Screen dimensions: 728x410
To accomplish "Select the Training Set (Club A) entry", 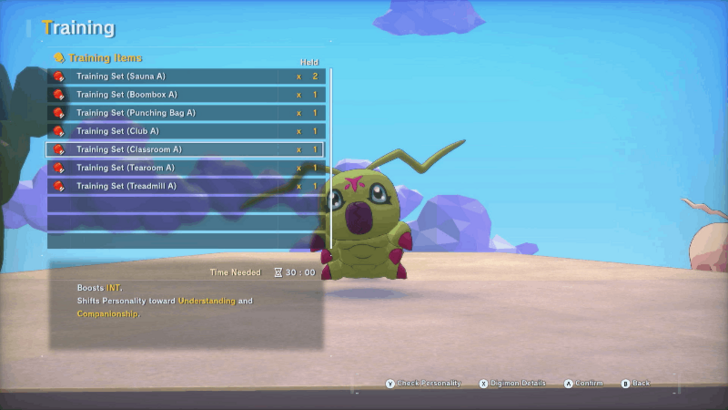I will click(x=185, y=131).
